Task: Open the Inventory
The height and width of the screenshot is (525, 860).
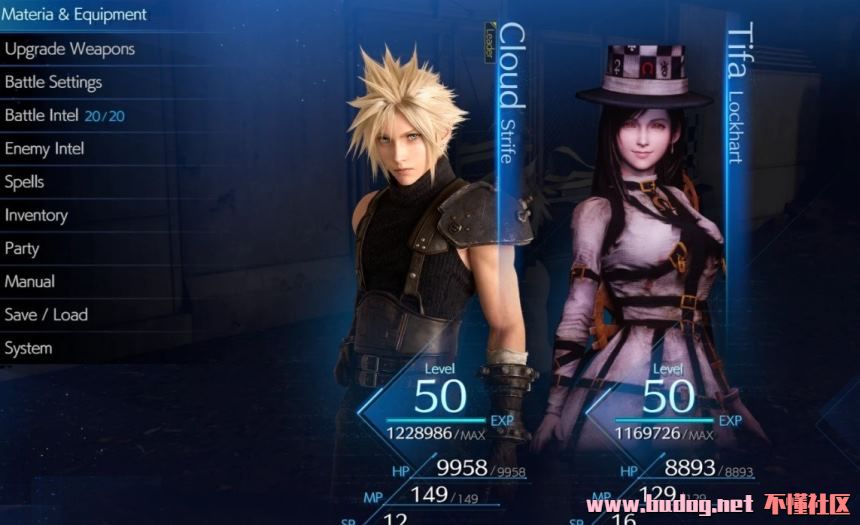Action: click(x=37, y=215)
